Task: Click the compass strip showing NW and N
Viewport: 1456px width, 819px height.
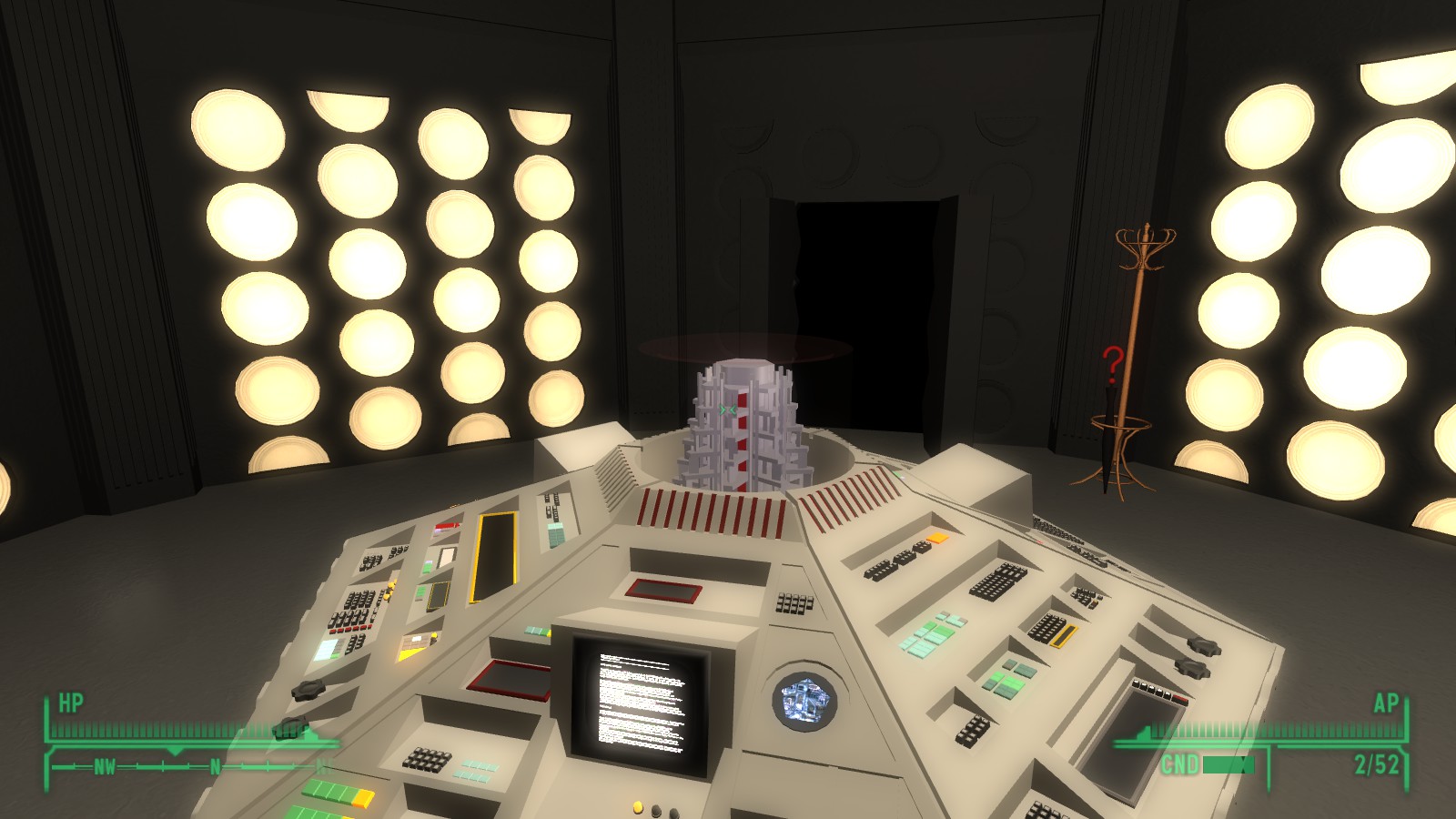Action: (187, 766)
